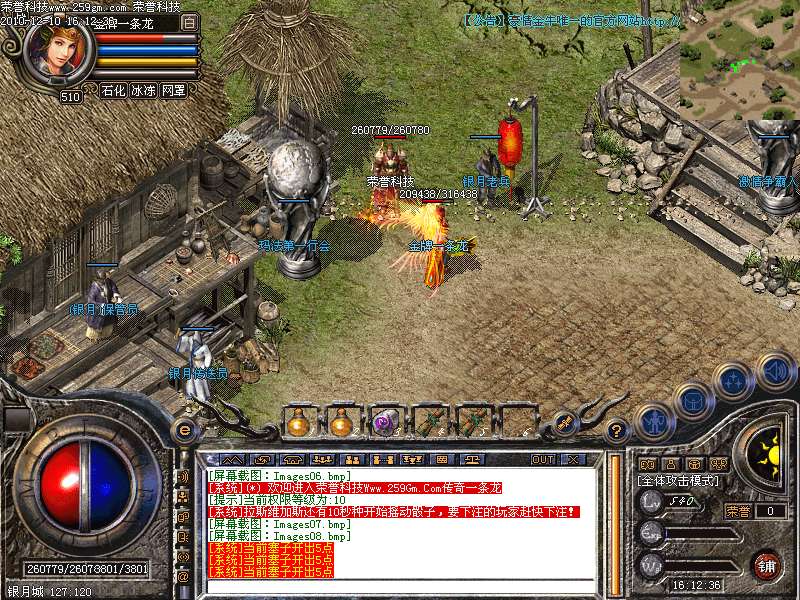Click the OUT button on chat bar

click(543, 459)
